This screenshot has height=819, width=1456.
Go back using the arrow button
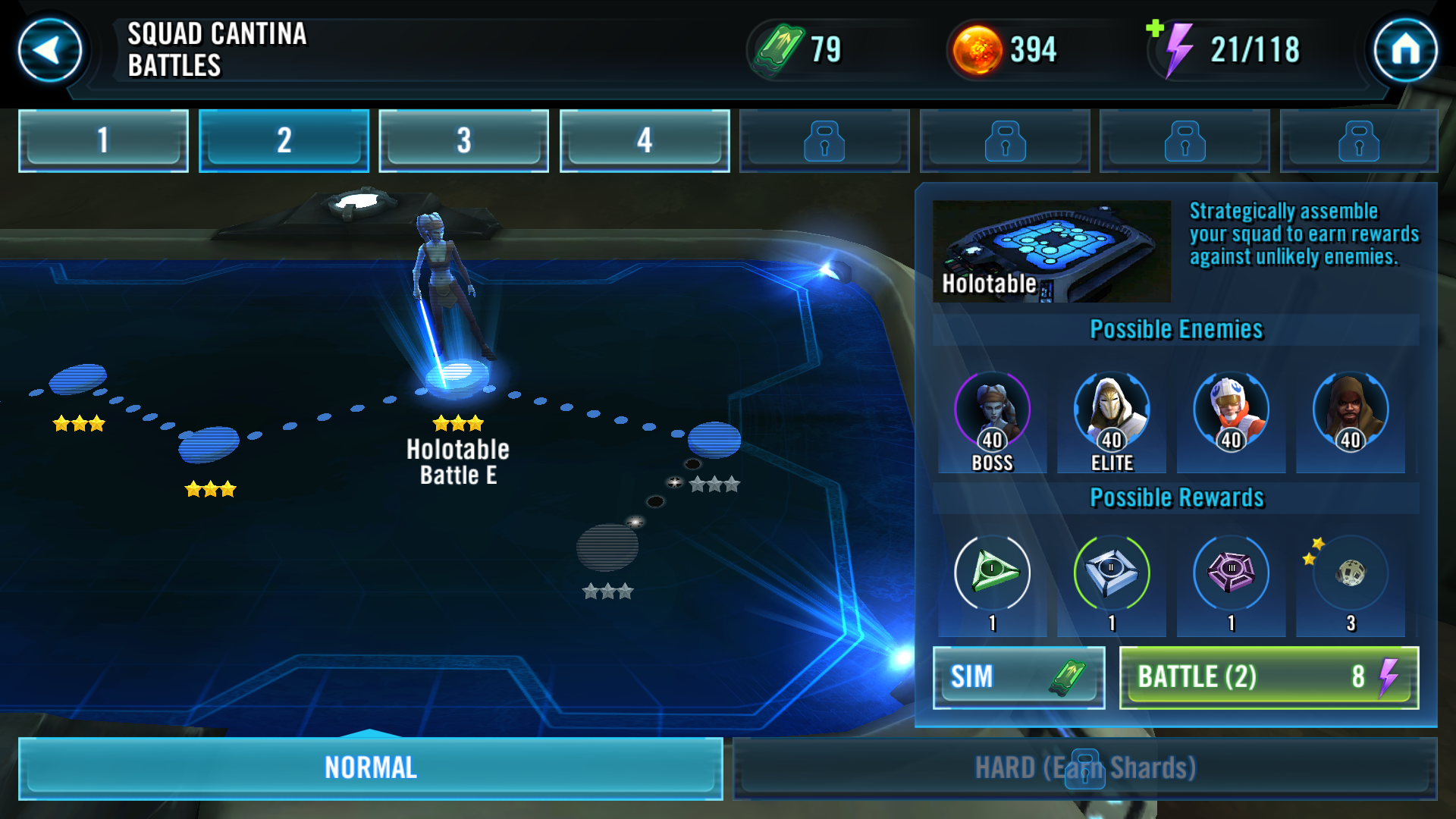pyautogui.click(x=50, y=50)
